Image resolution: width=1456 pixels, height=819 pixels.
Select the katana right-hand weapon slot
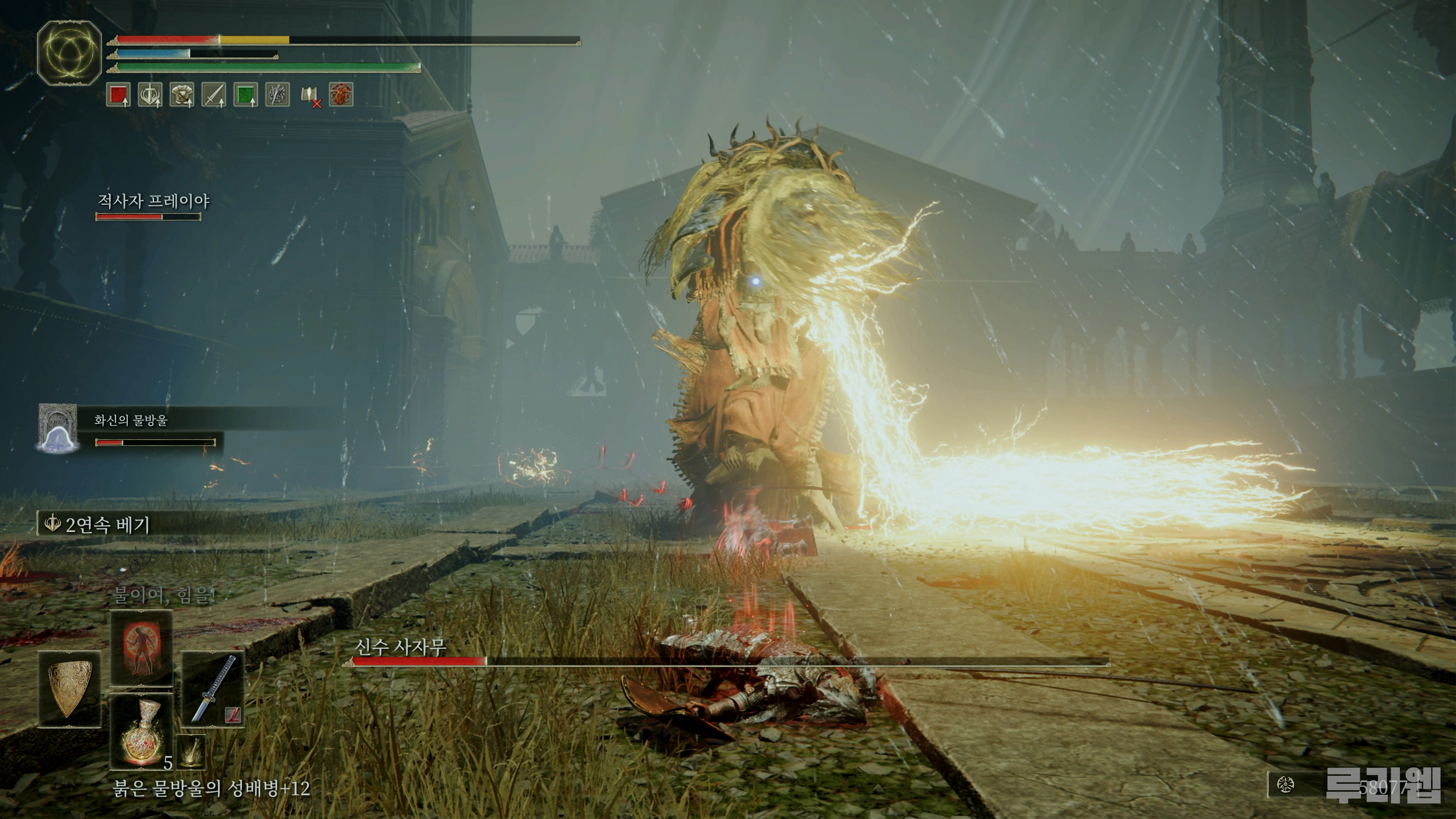coord(213,689)
